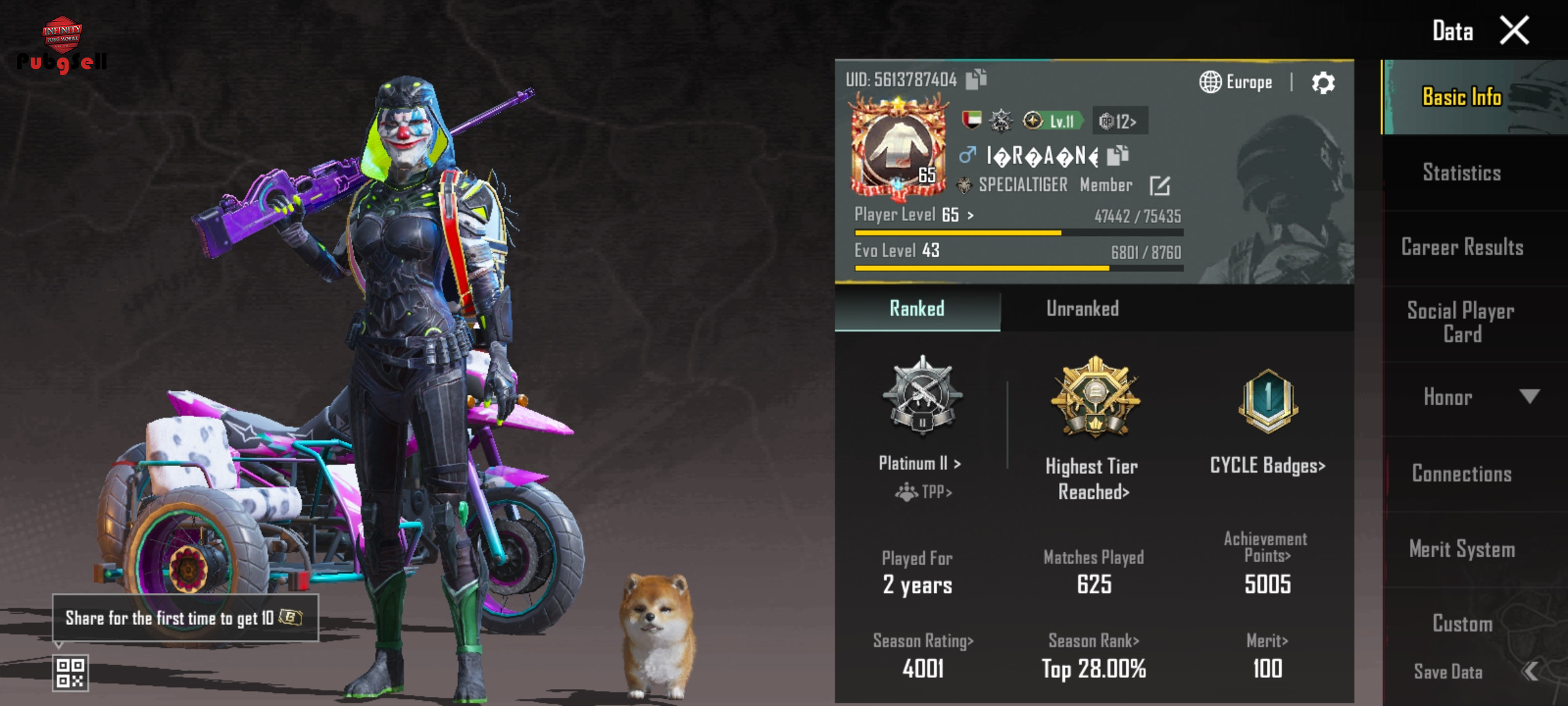
Task: Go to the Connections section
Action: pyautogui.click(x=1462, y=473)
